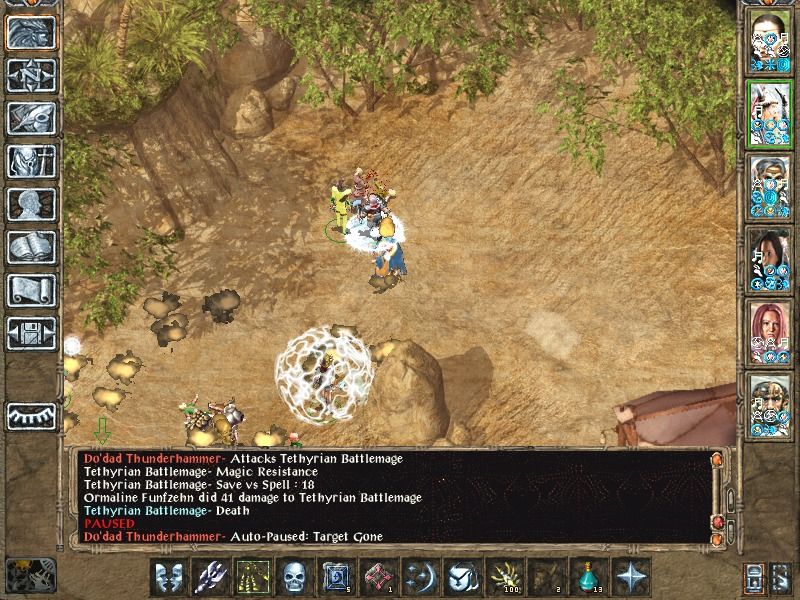Choose the dark-haired woman portrait
This screenshot has width=800, height=600.
point(771,260)
